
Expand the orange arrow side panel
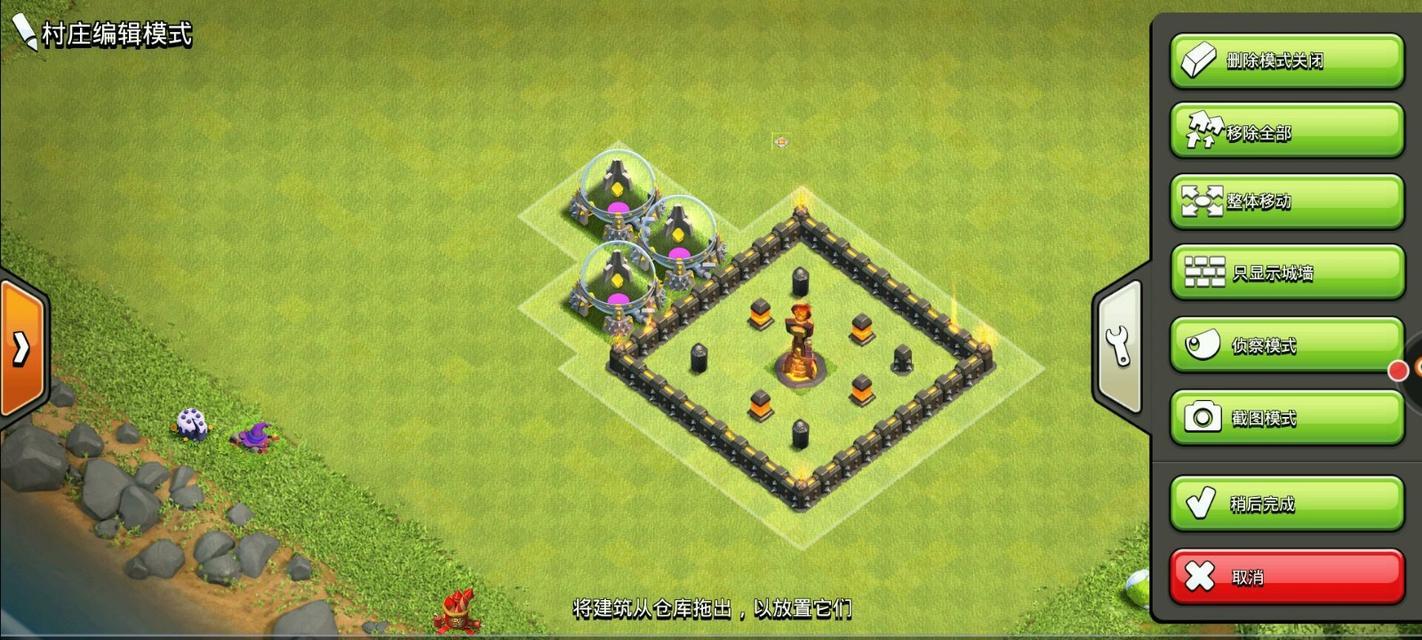pos(20,347)
